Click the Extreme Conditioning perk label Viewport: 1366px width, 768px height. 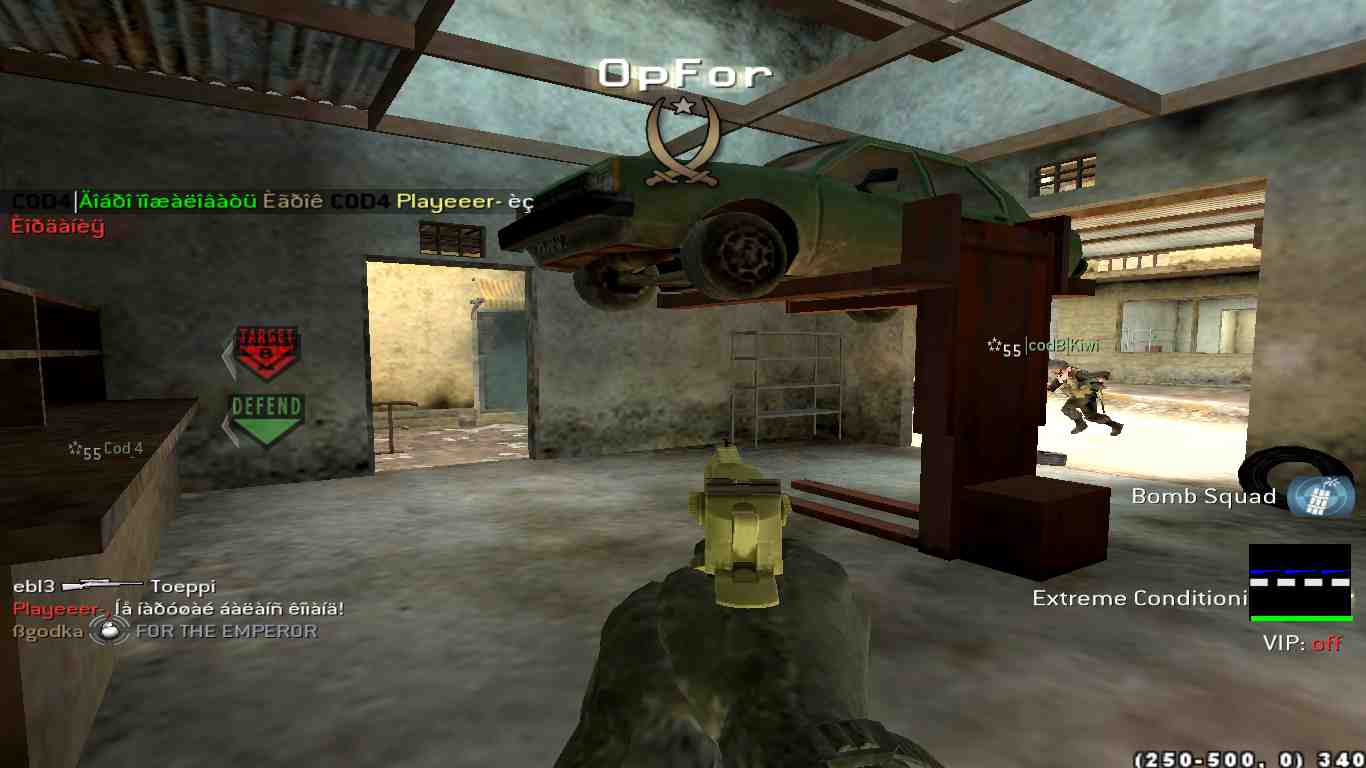point(1140,598)
